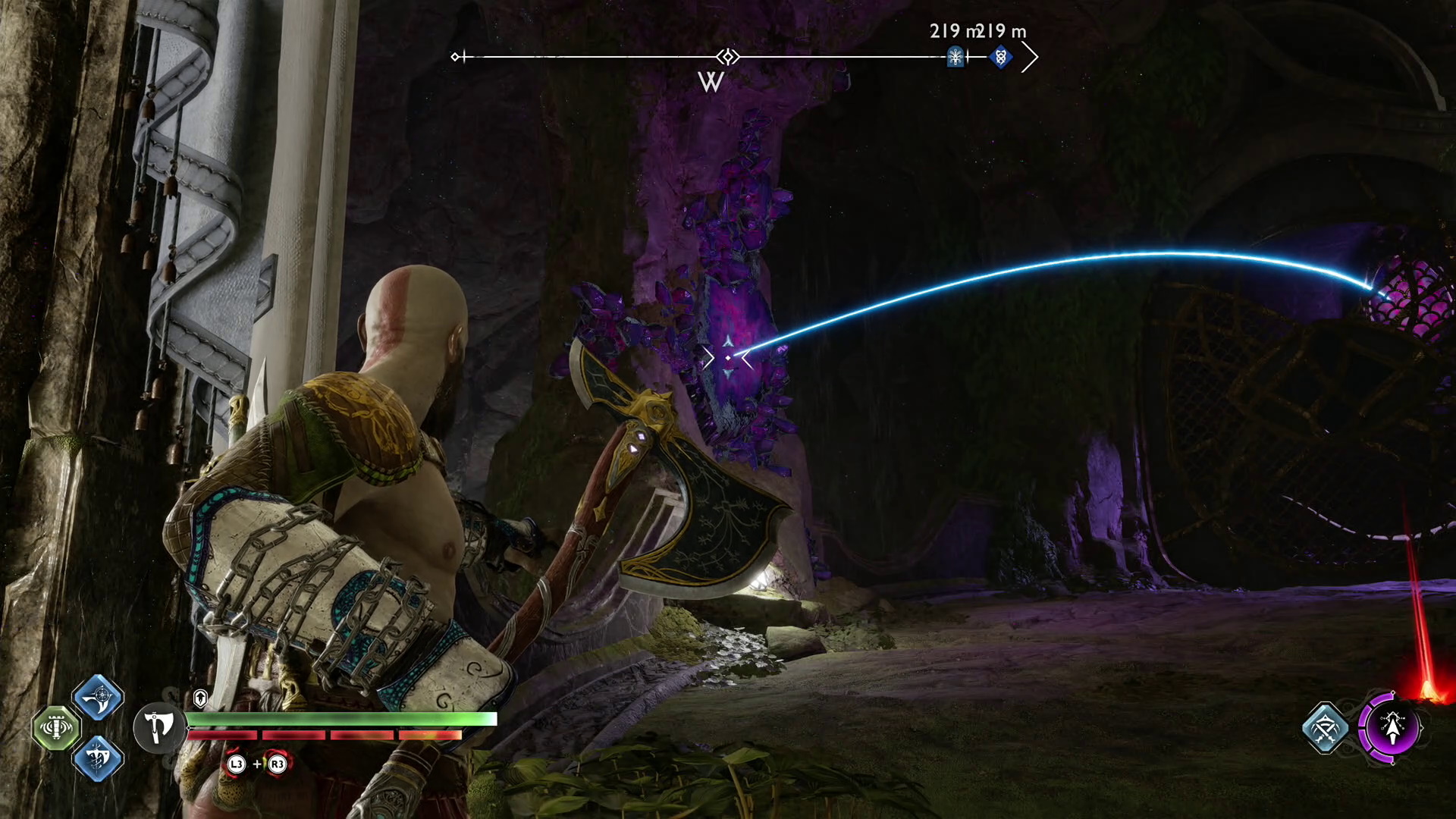Select the Leviathan Axe weapon icon
Image resolution: width=1456 pixels, height=819 pixels.
158,727
